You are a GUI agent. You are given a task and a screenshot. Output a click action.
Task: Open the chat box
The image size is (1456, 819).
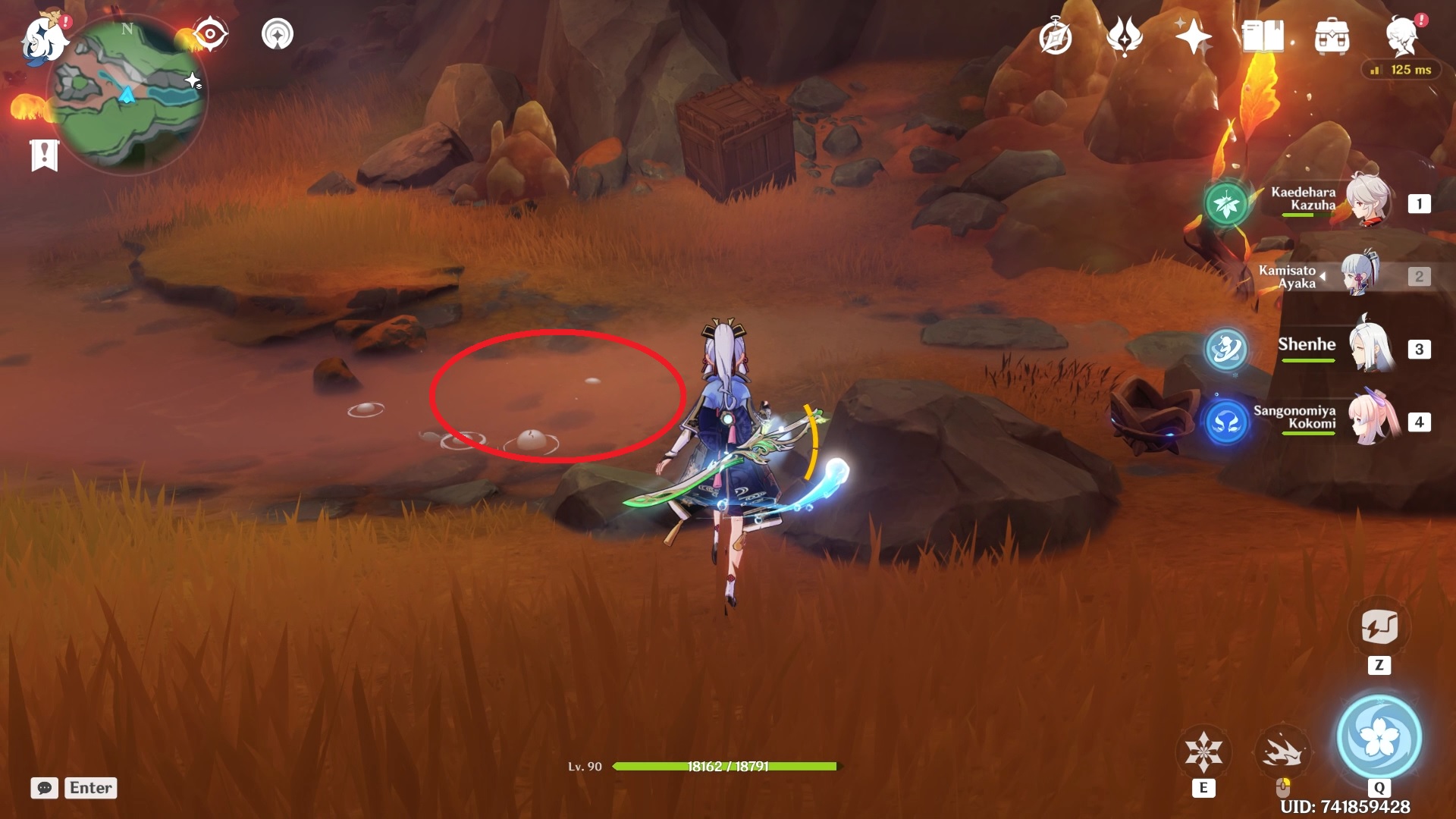tap(45, 788)
